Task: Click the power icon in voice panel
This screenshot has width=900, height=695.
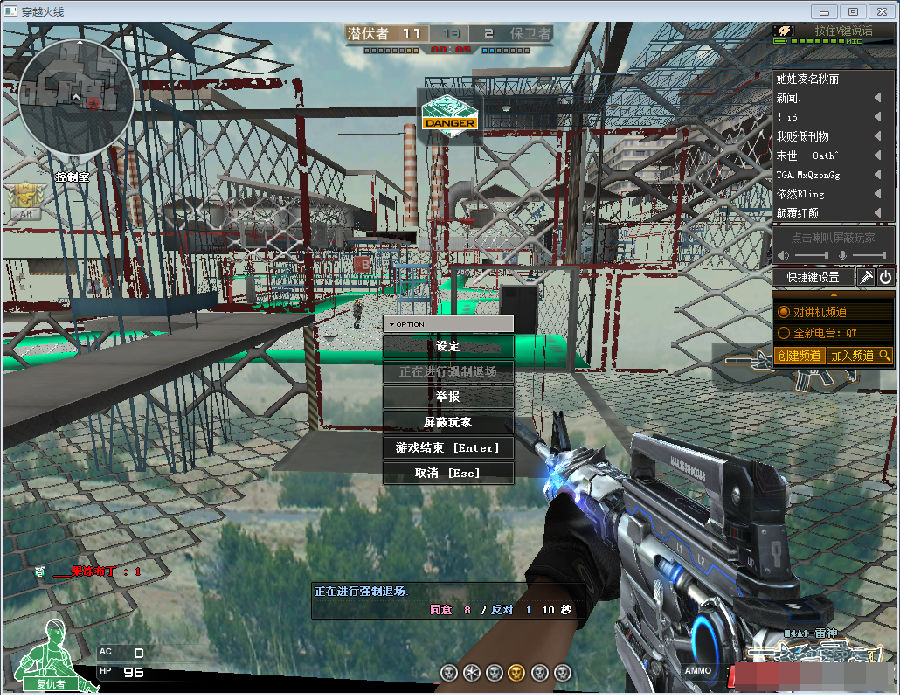Action: click(885, 277)
